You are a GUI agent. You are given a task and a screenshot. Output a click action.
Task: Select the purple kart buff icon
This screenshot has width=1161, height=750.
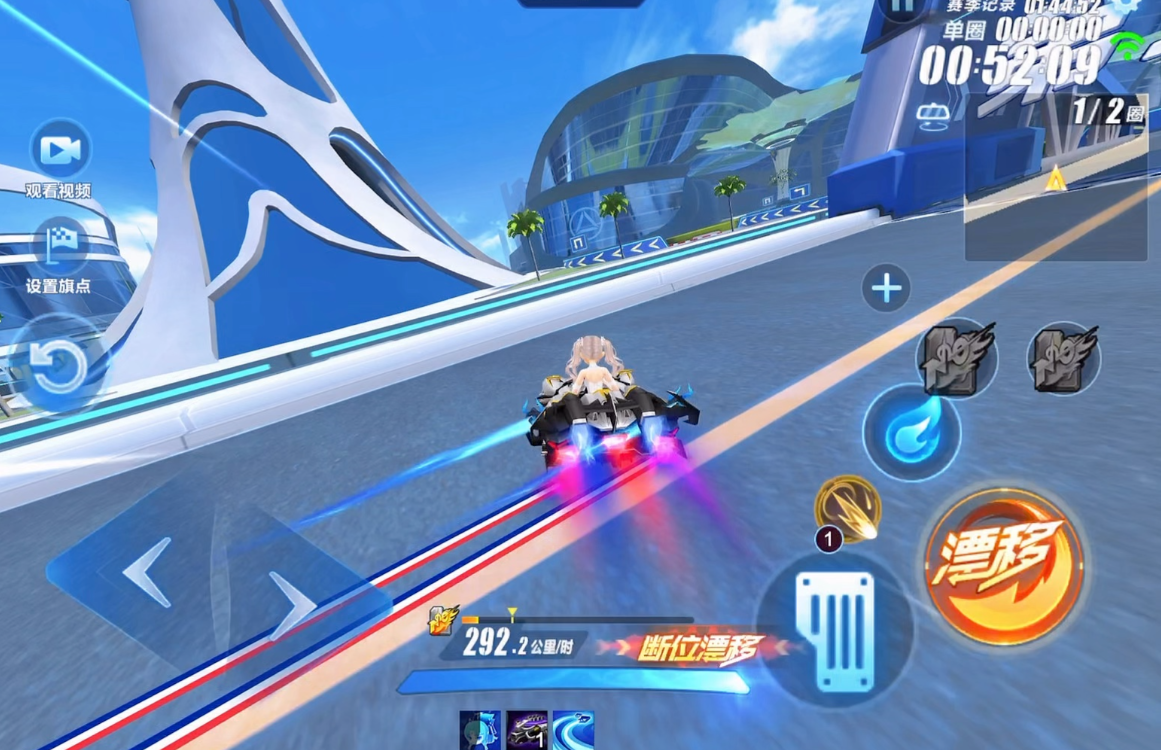527,730
